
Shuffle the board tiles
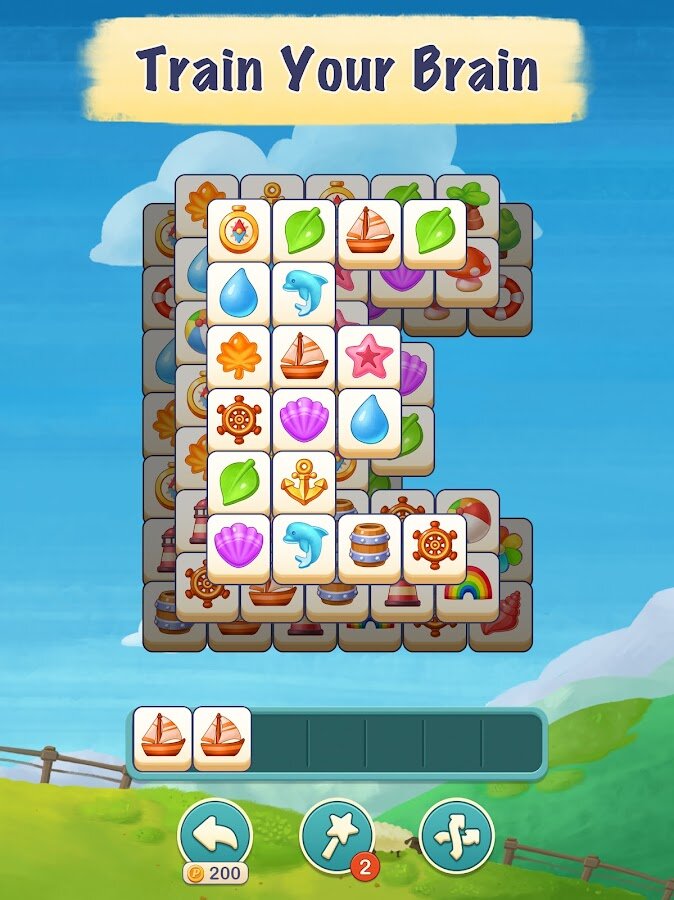pos(456,833)
